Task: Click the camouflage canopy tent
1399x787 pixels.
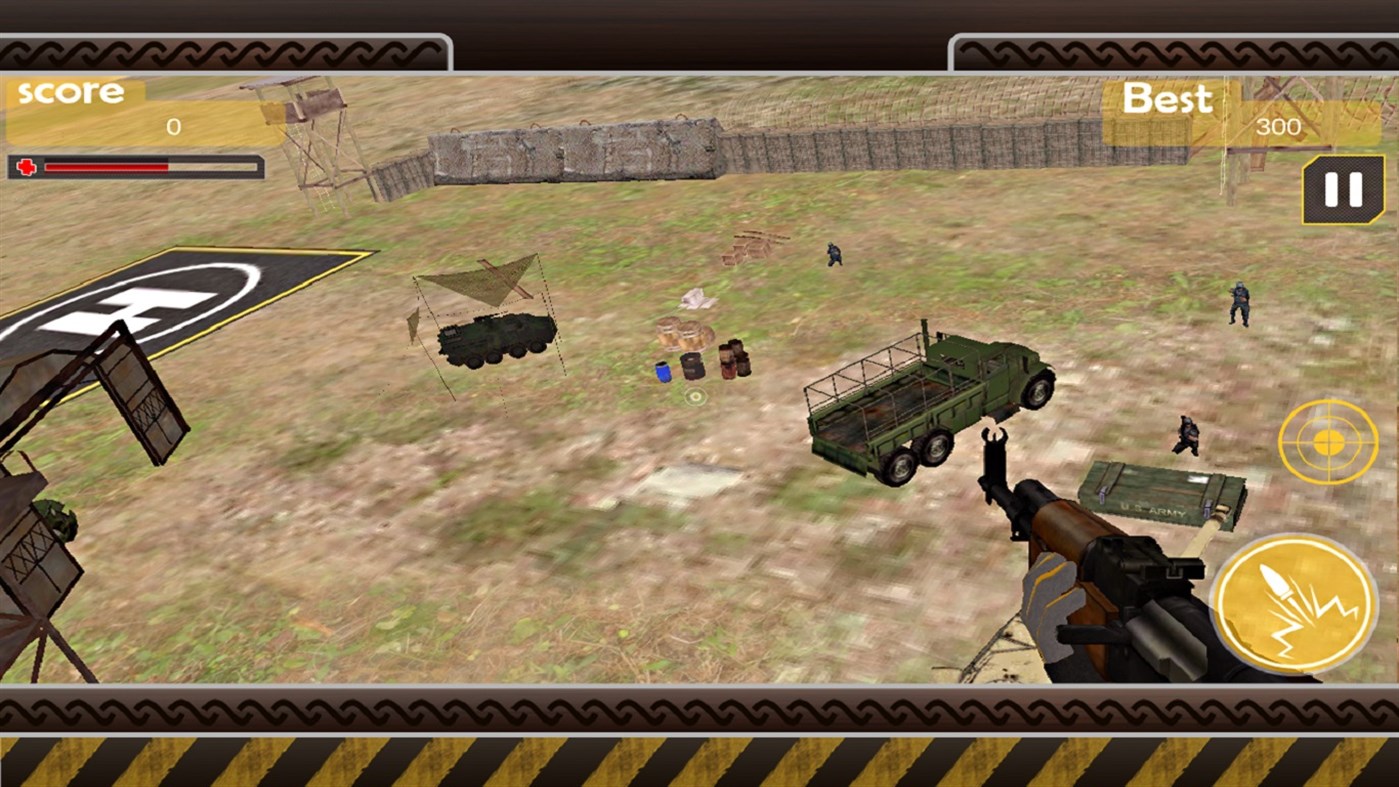Action: click(480, 280)
